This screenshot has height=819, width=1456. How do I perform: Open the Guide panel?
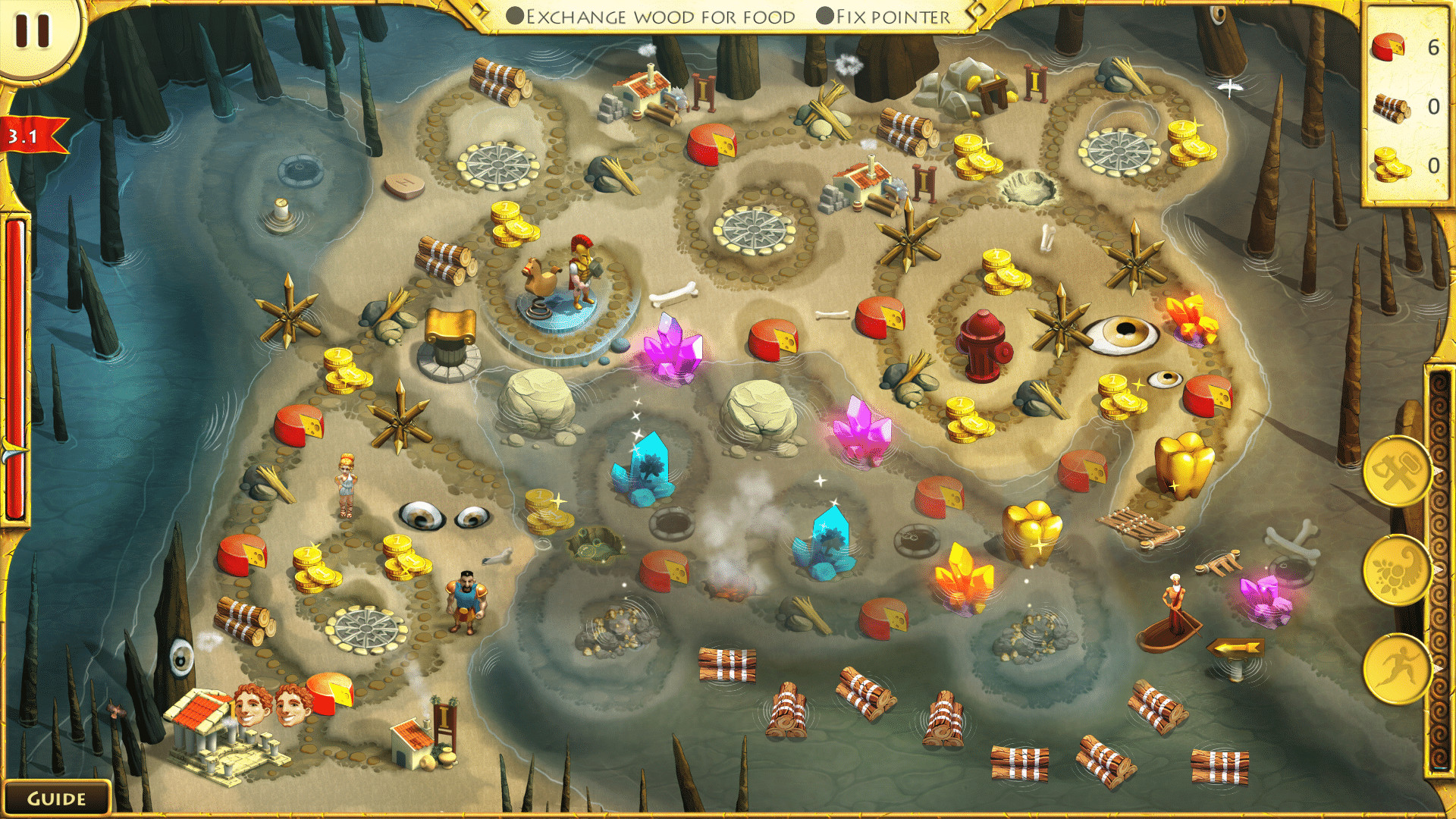[x=56, y=799]
